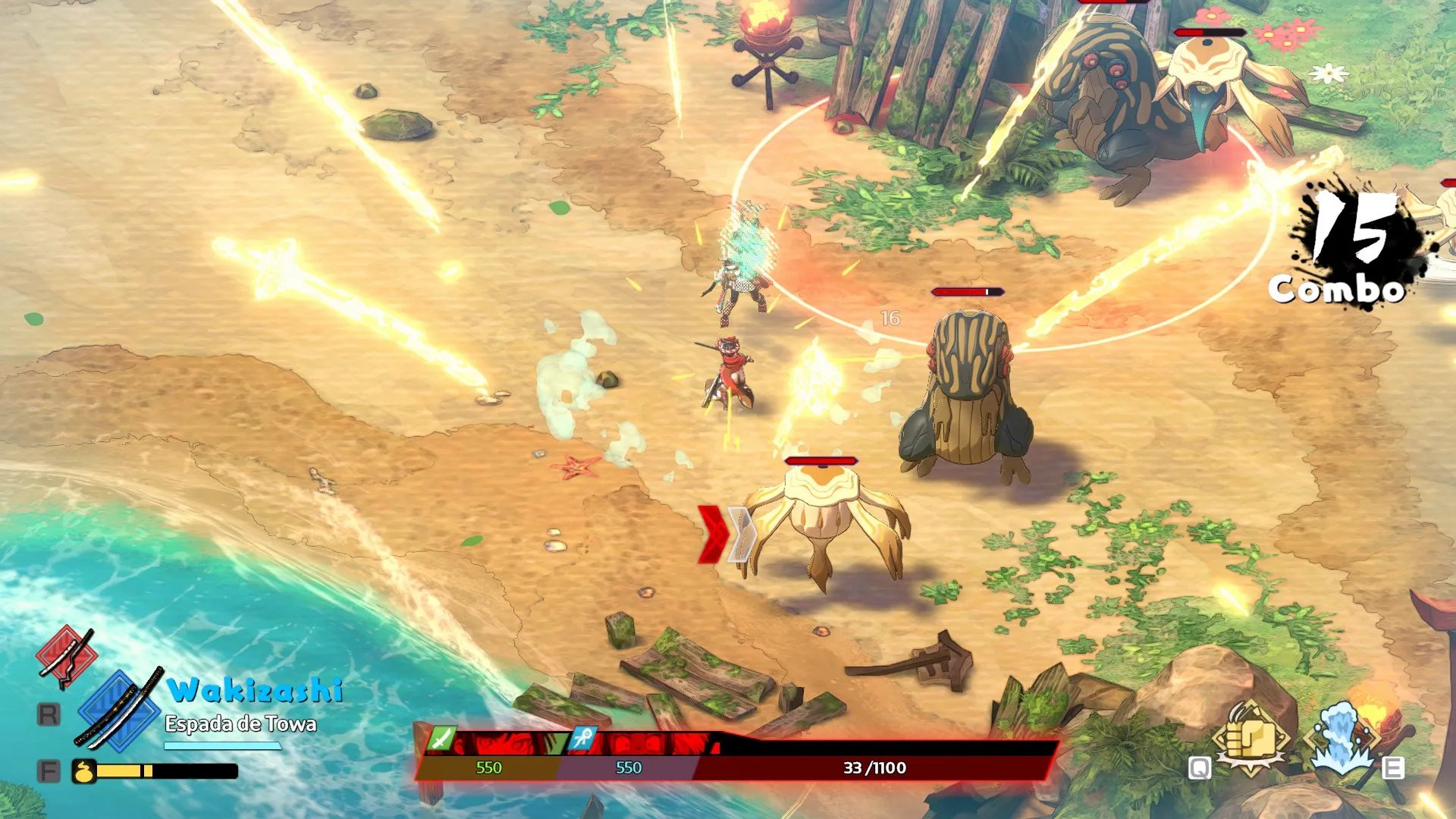Use the yellow gourd healing item
The height and width of the screenshot is (819, 1456).
pyautogui.click(x=83, y=771)
